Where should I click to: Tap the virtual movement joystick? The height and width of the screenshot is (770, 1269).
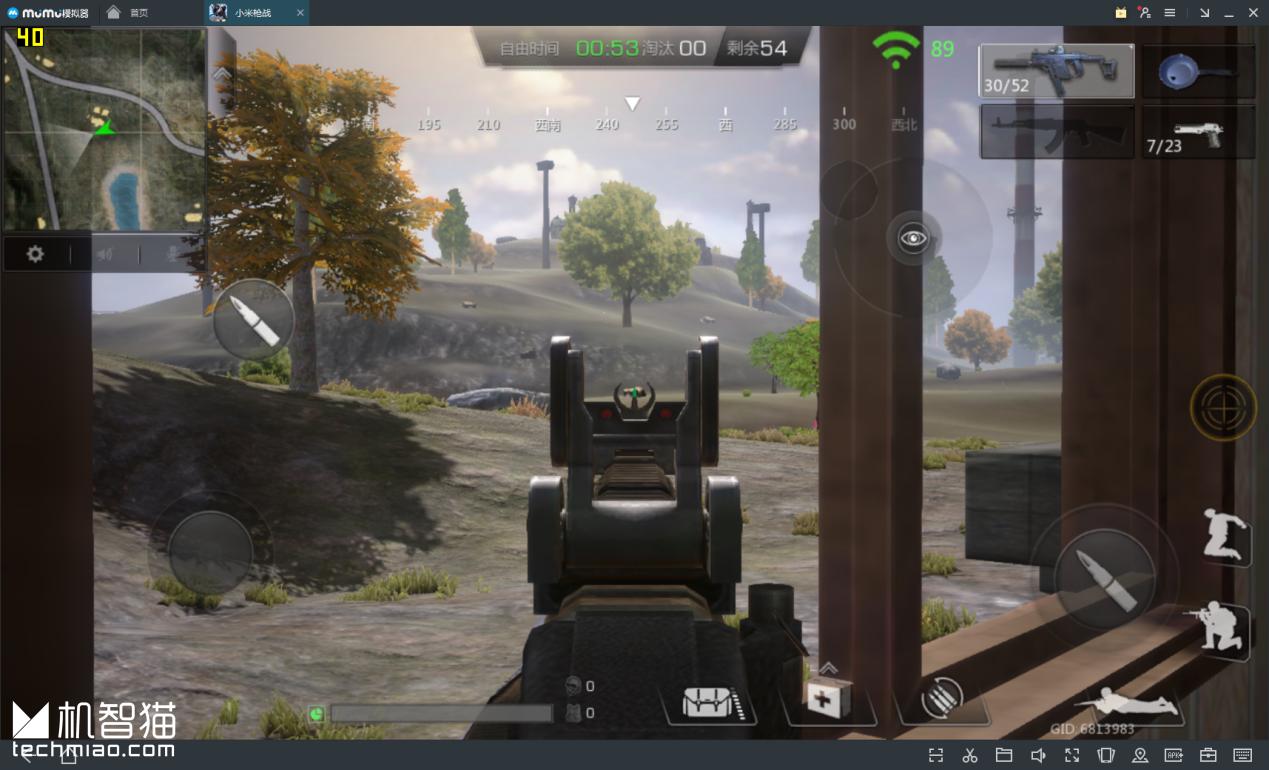click(x=210, y=551)
